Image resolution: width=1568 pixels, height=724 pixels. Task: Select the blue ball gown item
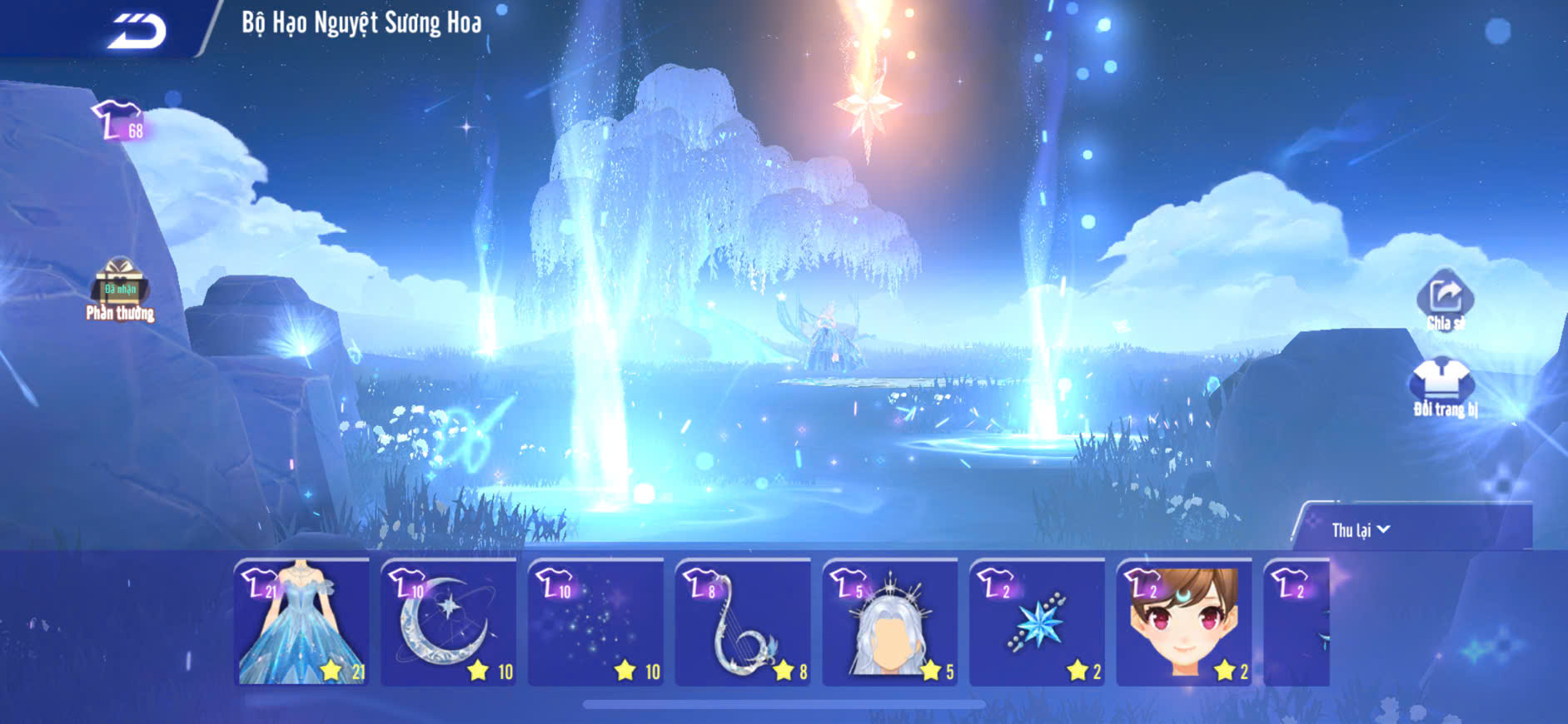point(302,622)
